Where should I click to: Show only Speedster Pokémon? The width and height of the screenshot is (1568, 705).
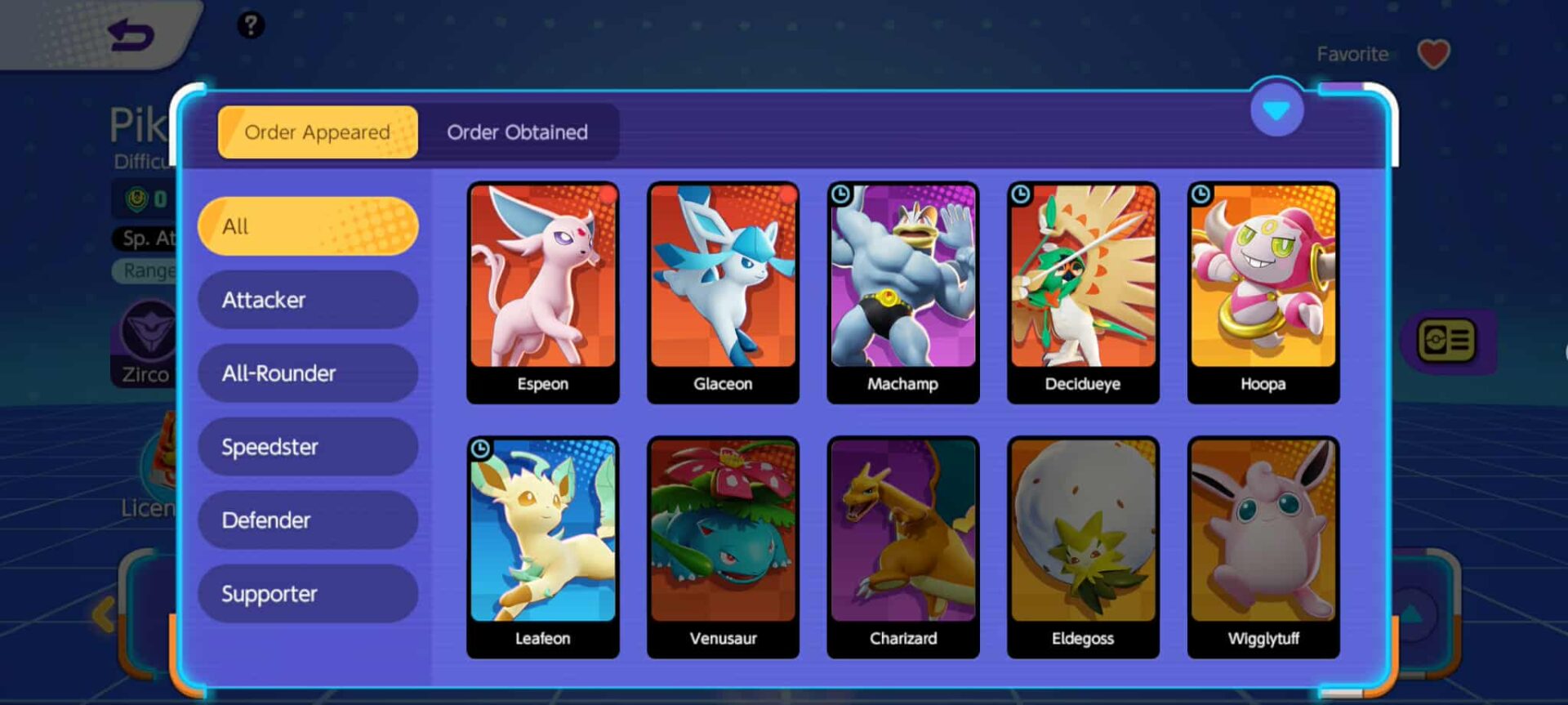coord(308,447)
